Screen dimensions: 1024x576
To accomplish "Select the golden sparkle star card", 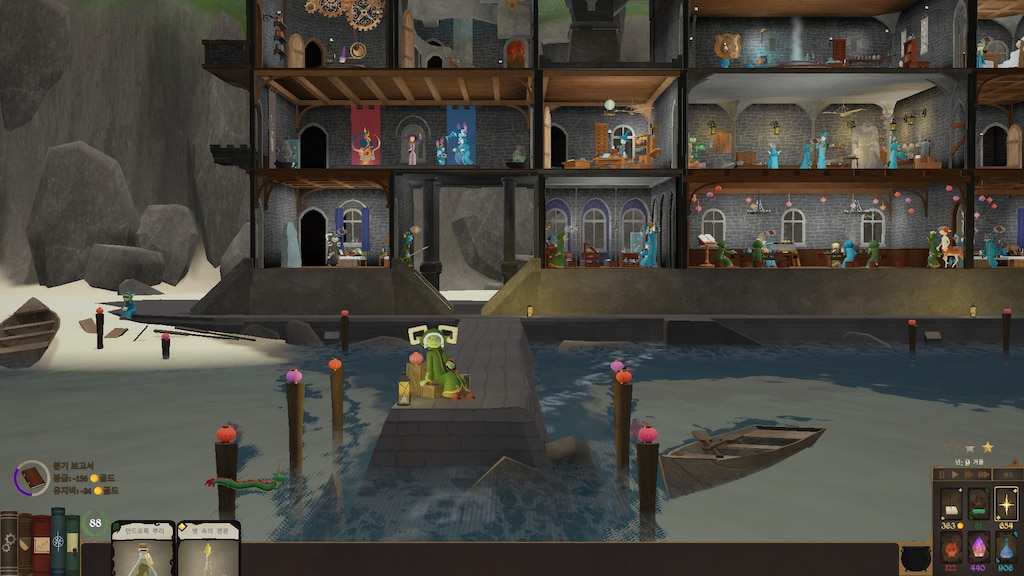I will click(x=1005, y=504).
